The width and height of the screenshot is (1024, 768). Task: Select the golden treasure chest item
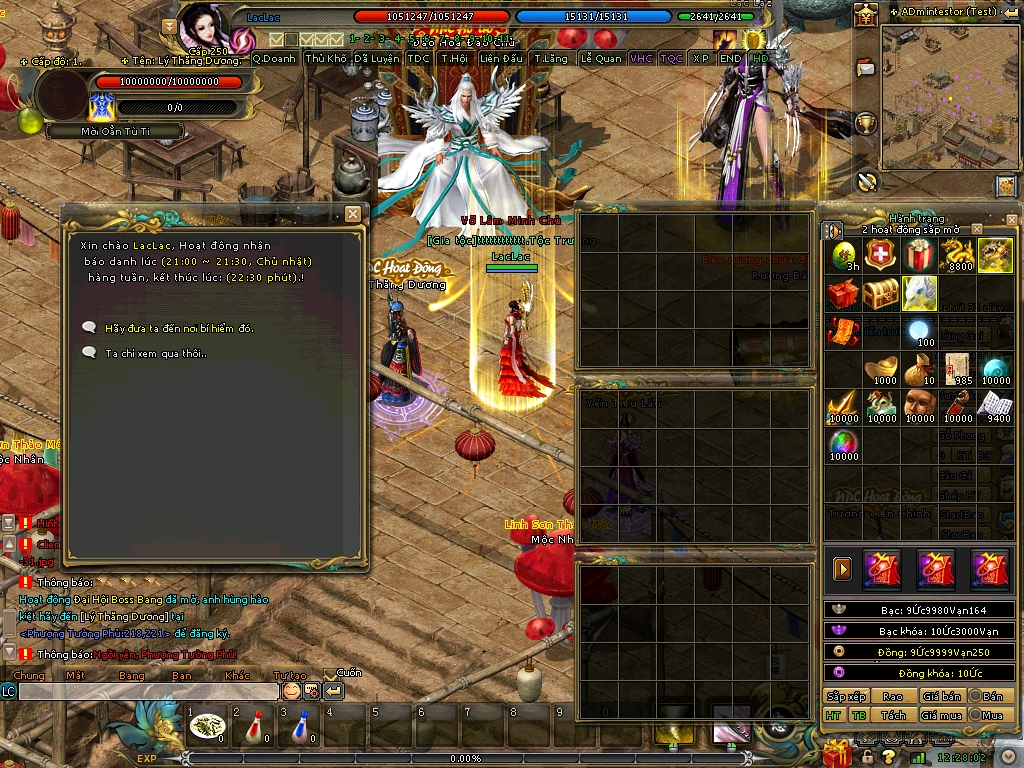pos(881,294)
